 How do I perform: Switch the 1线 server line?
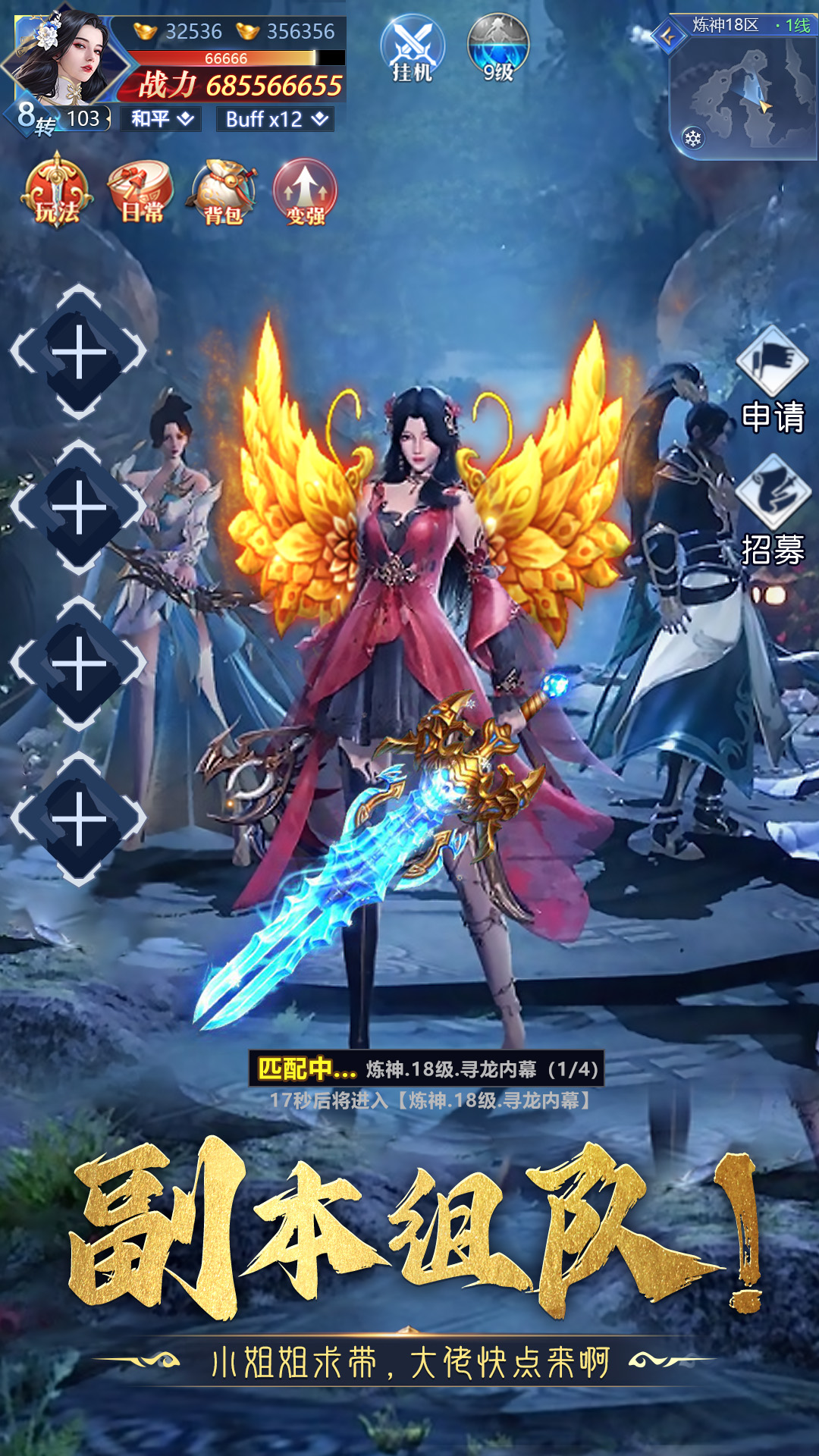pyautogui.click(x=794, y=26)
